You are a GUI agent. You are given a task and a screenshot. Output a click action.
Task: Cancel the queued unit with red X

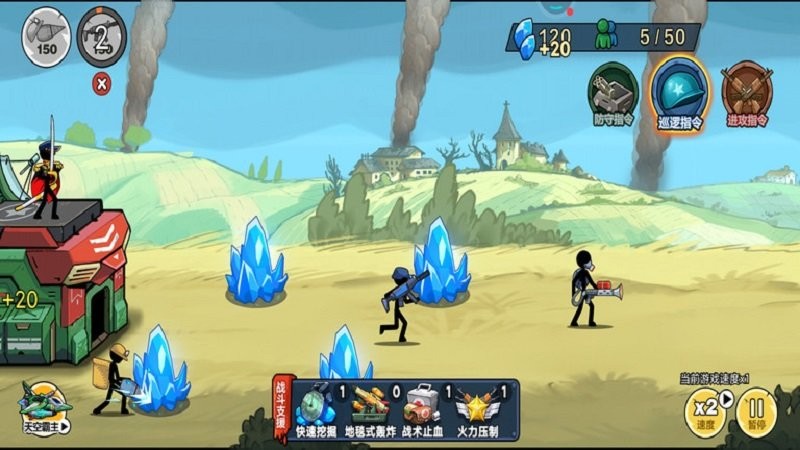pyautogui.click(x=101, y=84)
